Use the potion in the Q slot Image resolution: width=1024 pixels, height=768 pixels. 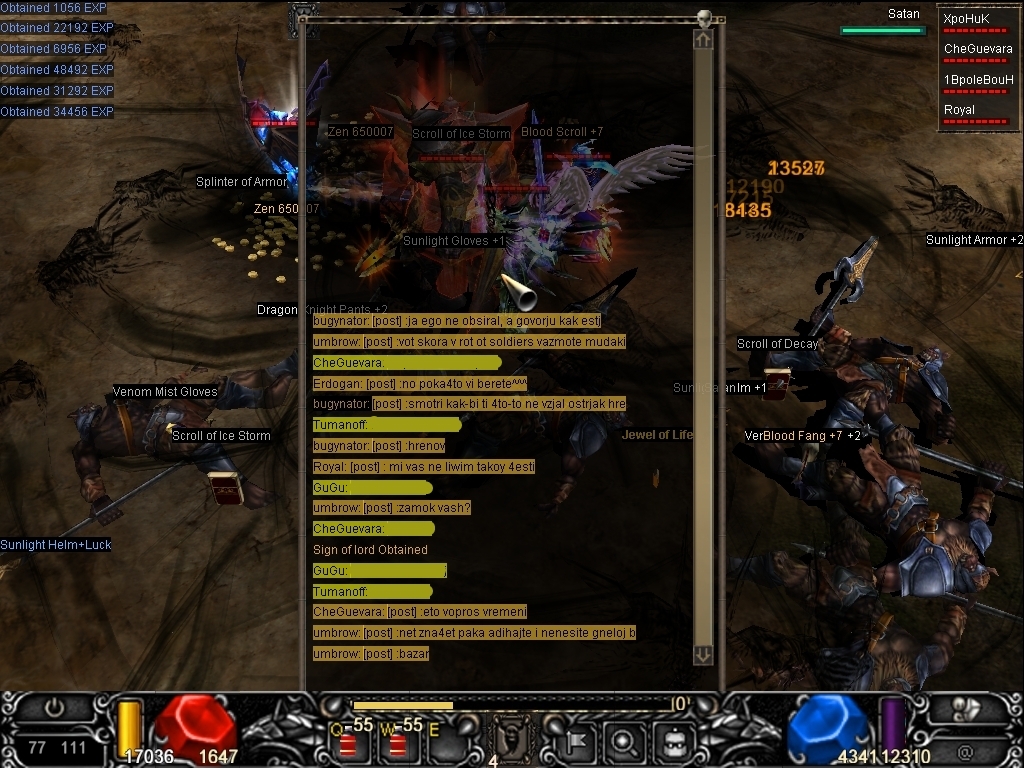click(x=348, y=743)
